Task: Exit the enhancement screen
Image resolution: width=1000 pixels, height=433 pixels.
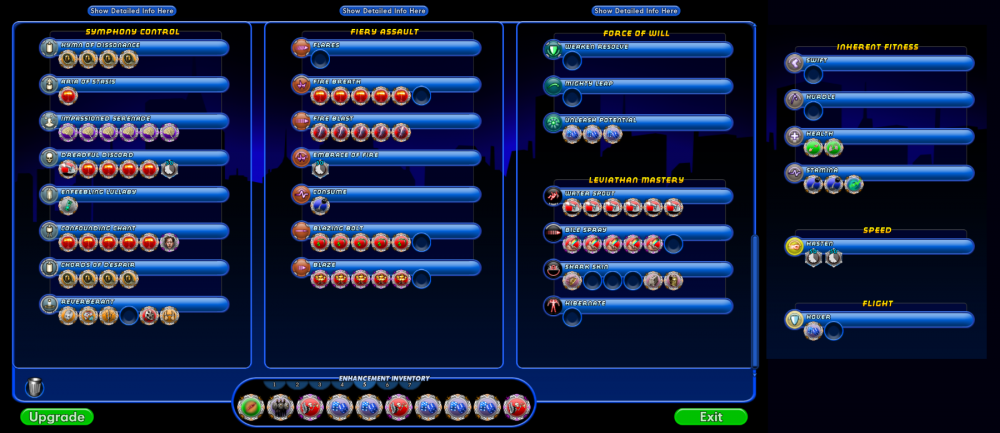Action: point(710,416)
